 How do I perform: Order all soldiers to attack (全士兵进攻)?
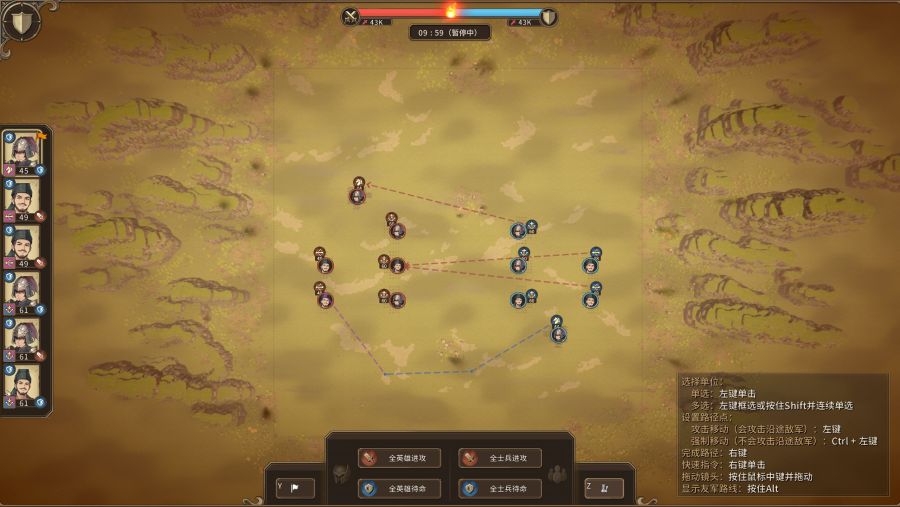pos(499,458)
